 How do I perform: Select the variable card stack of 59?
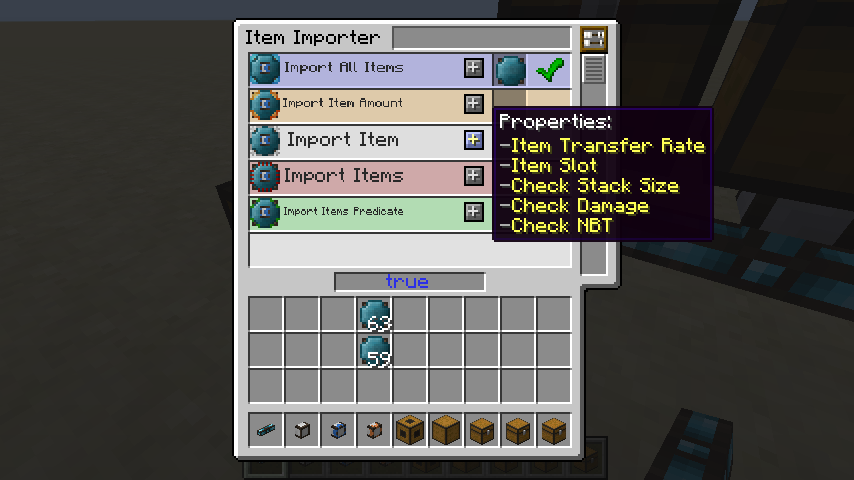point(375,351)
